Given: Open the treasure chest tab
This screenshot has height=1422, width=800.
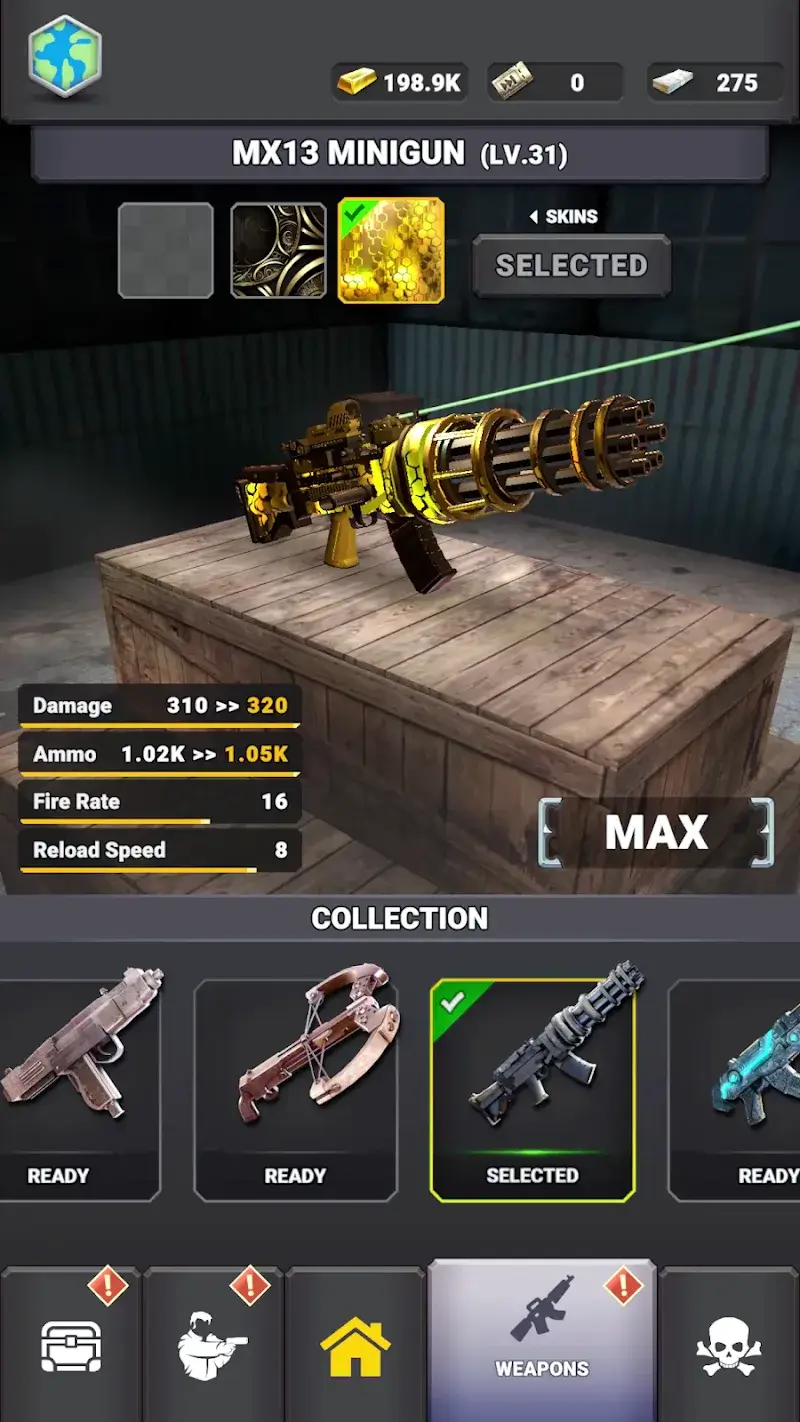Looking at the screenshot, I should point(71,1345).
